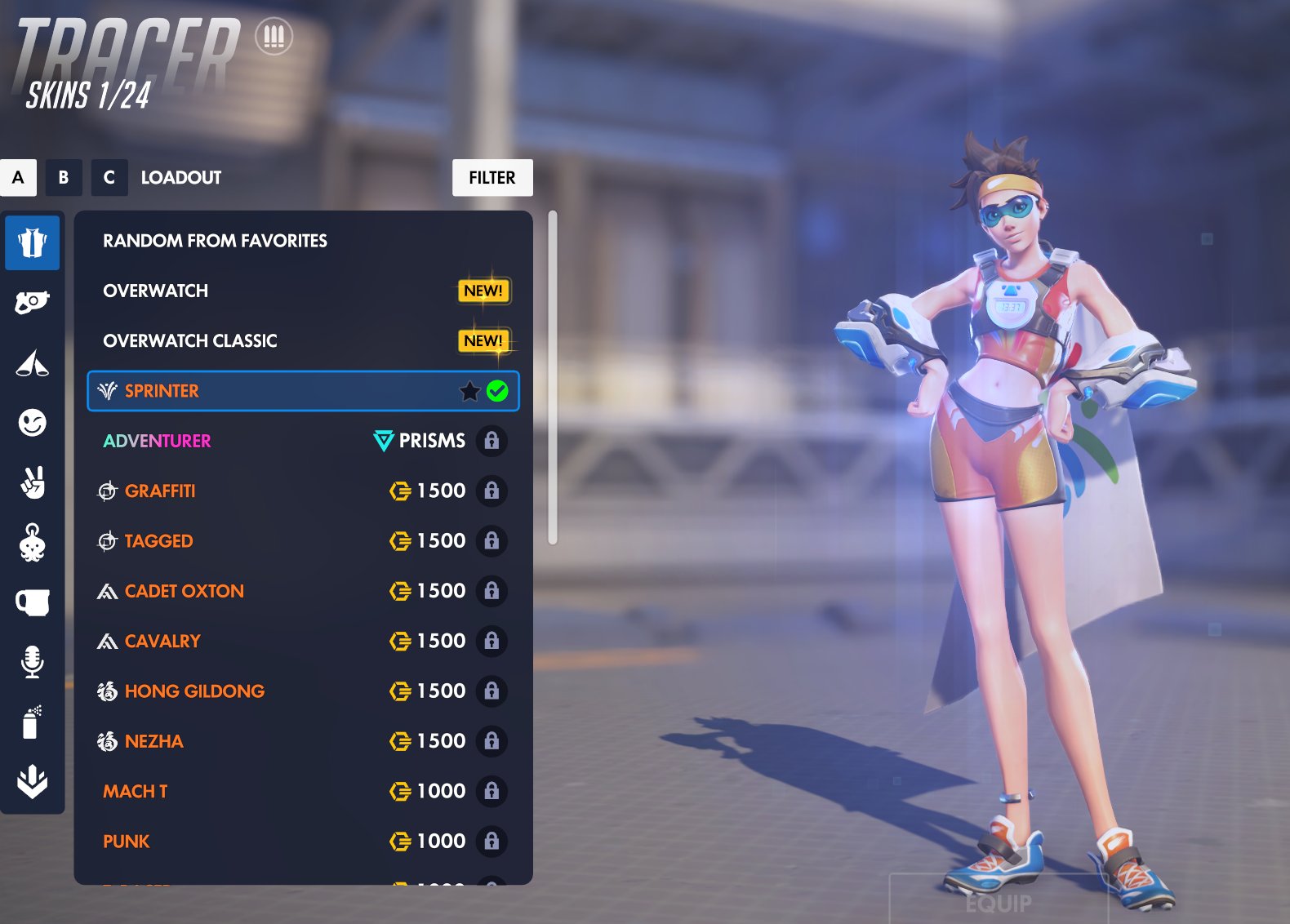This screenshot has width=1290, height=924.
Task: Open the weapons category icon
Action: (x=32, y=303)
